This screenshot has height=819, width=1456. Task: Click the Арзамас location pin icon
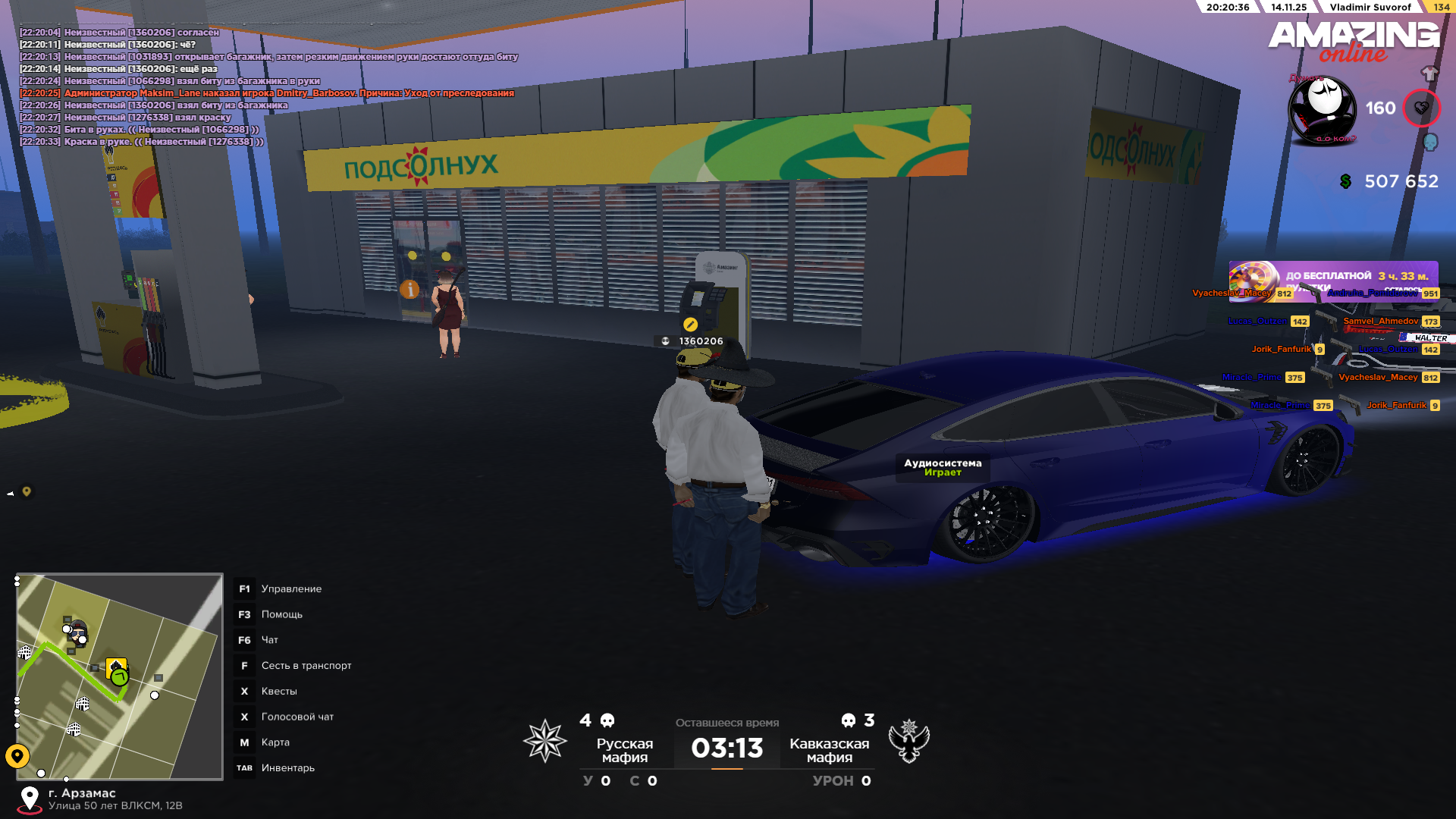coord(30,799)
